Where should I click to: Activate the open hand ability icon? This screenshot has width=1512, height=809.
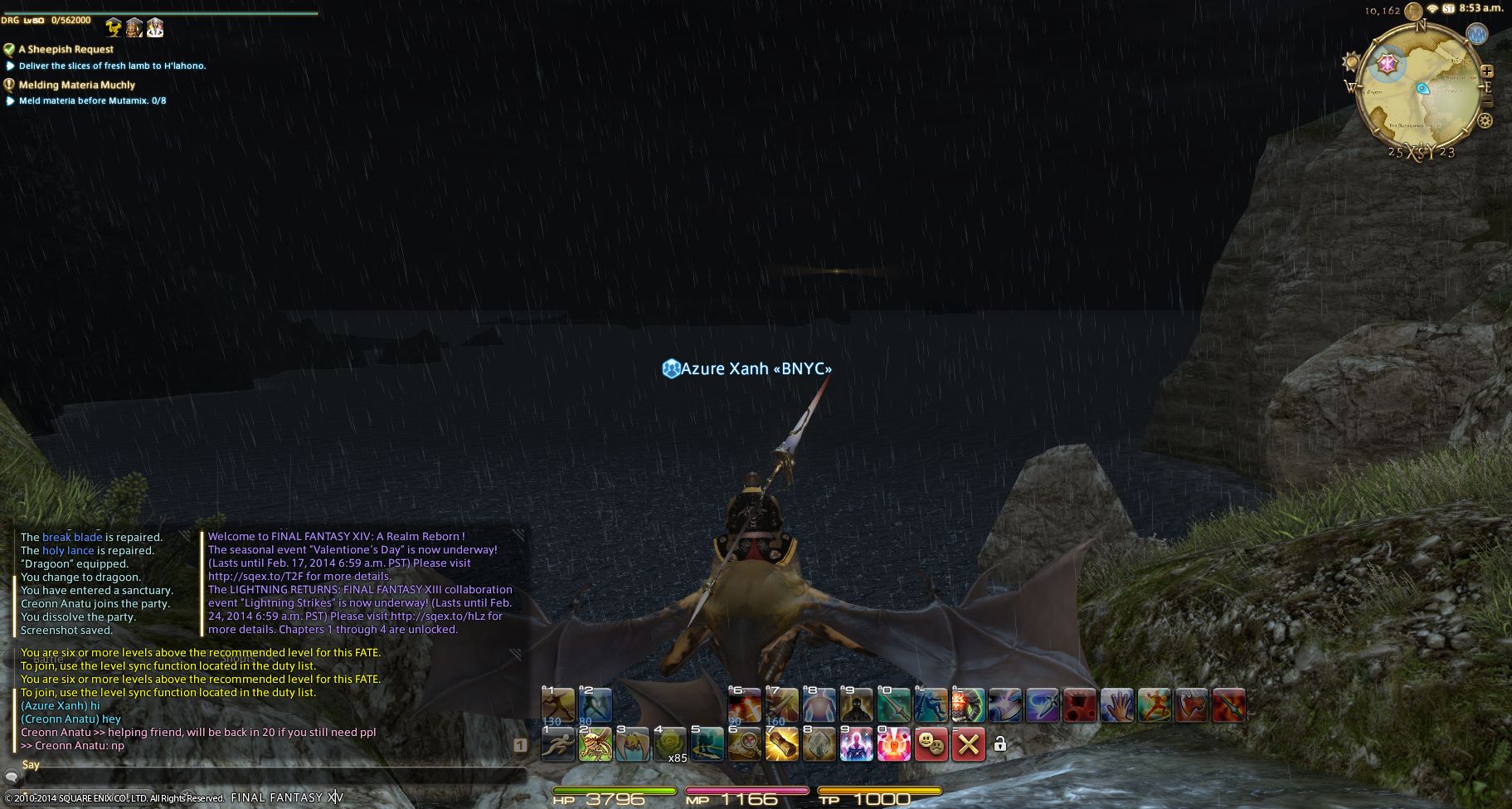click(1116, 705)
